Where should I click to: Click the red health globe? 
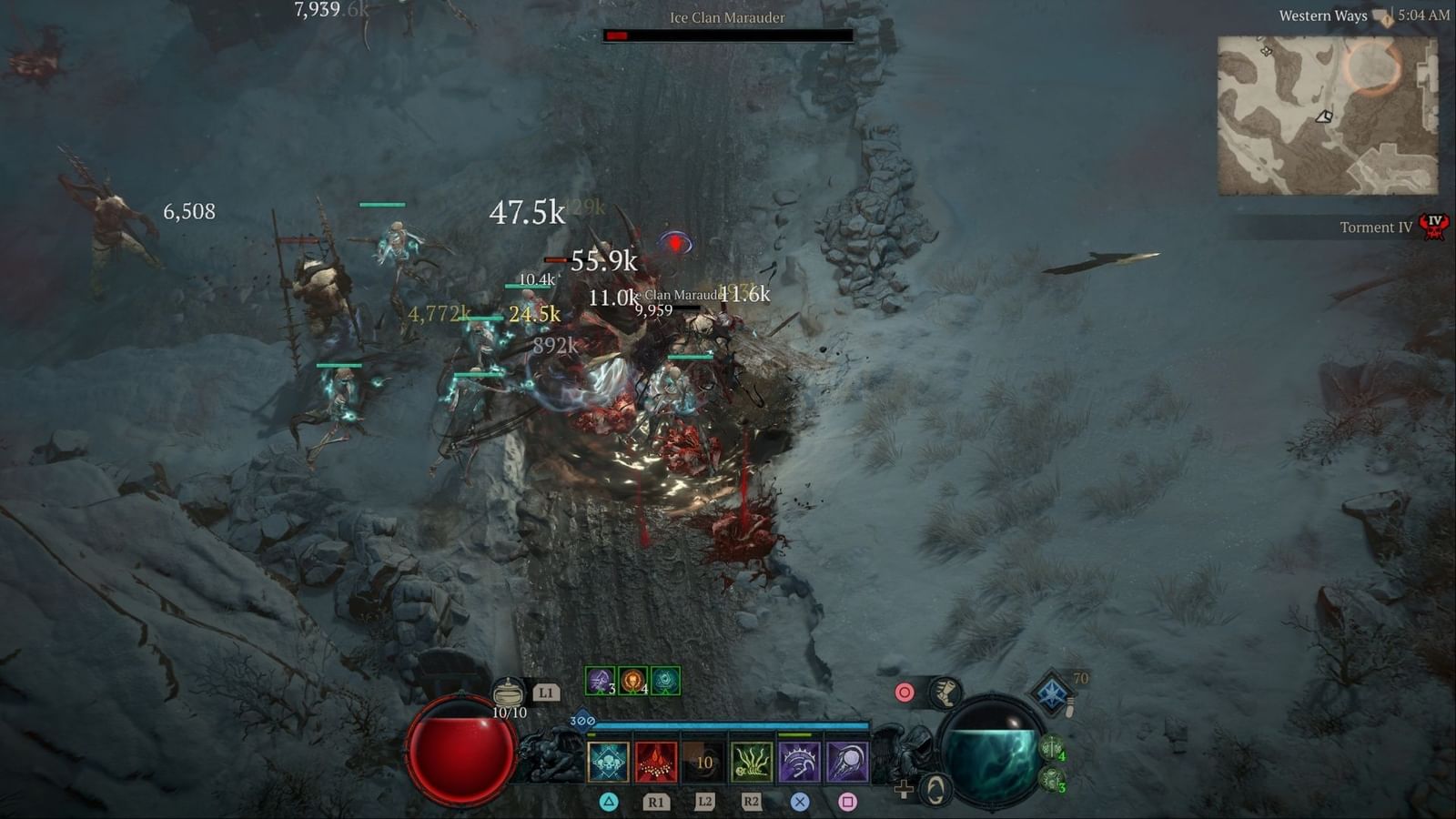458,748
